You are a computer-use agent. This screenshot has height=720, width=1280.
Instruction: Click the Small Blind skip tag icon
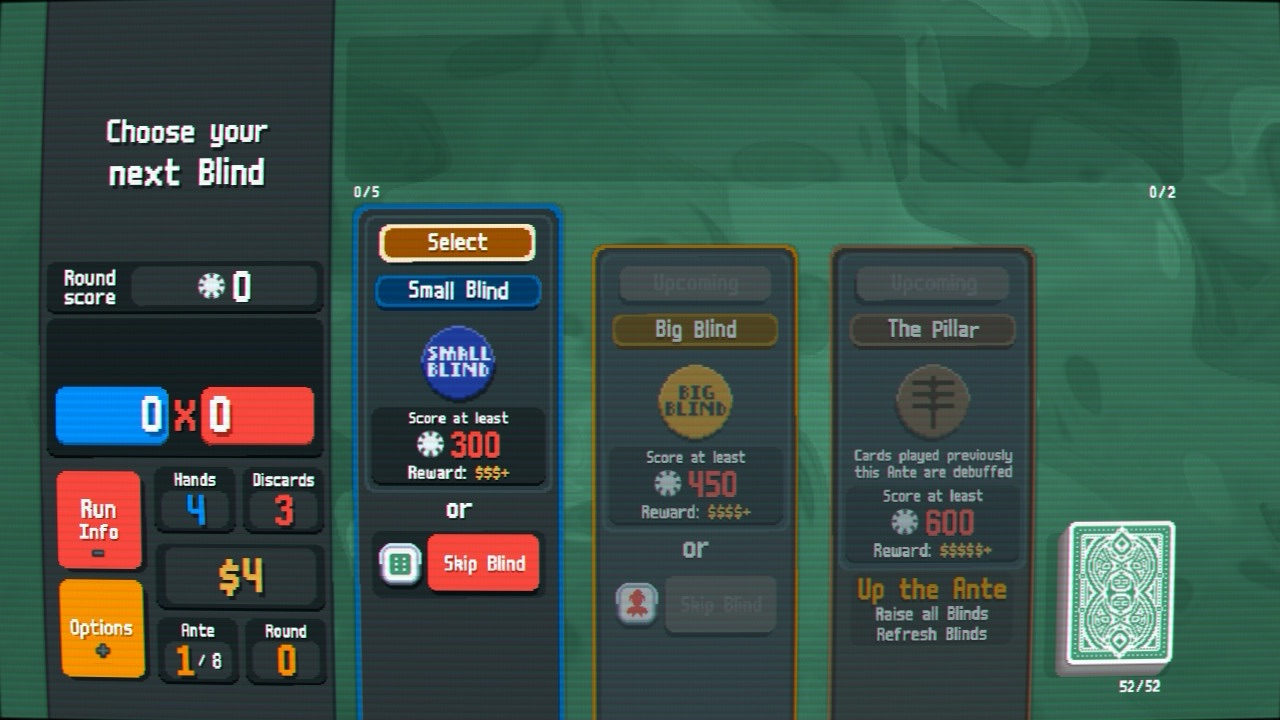(399, 564)
